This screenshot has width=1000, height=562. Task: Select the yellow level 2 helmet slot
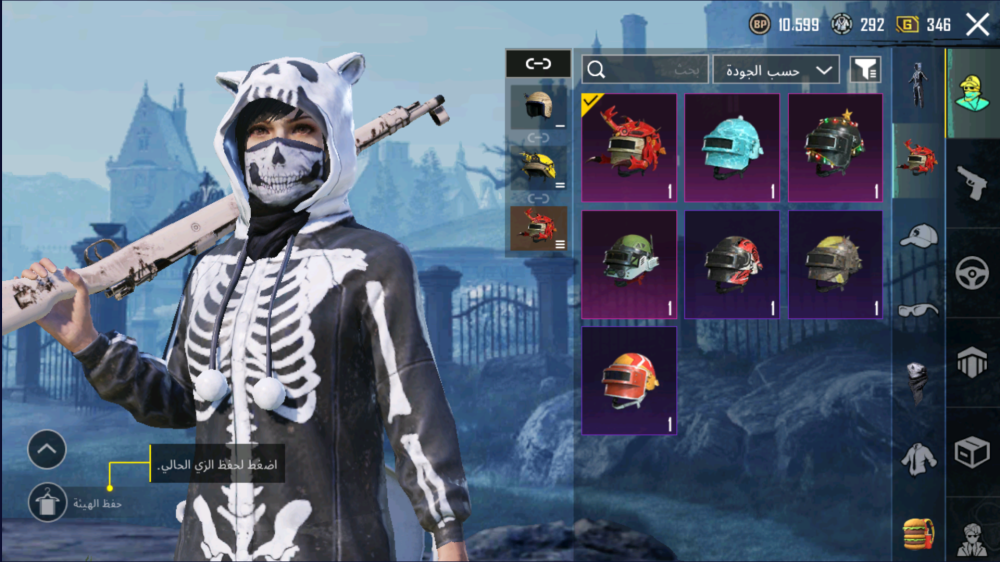pyautogui.click(x=539, y=167)
